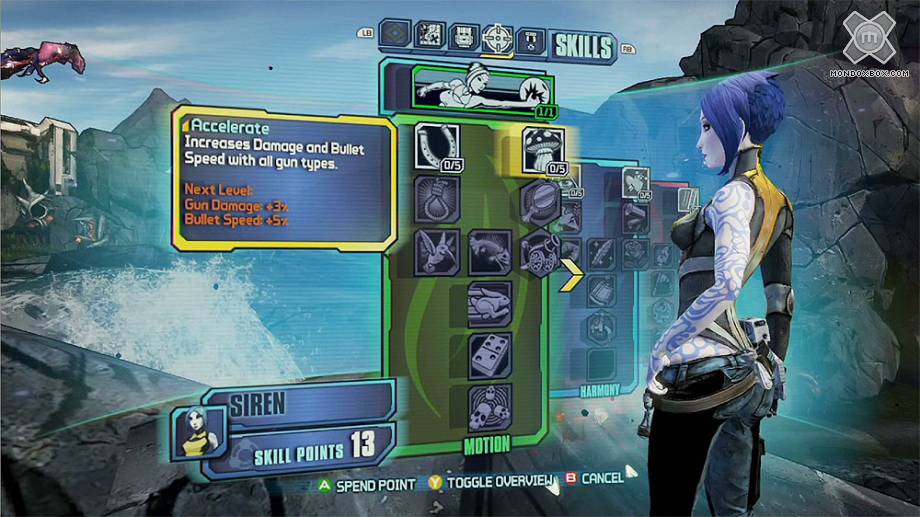Open the missions tab left of the crosshair
Viewport: 920px width, 517px height.
(465, 39)
